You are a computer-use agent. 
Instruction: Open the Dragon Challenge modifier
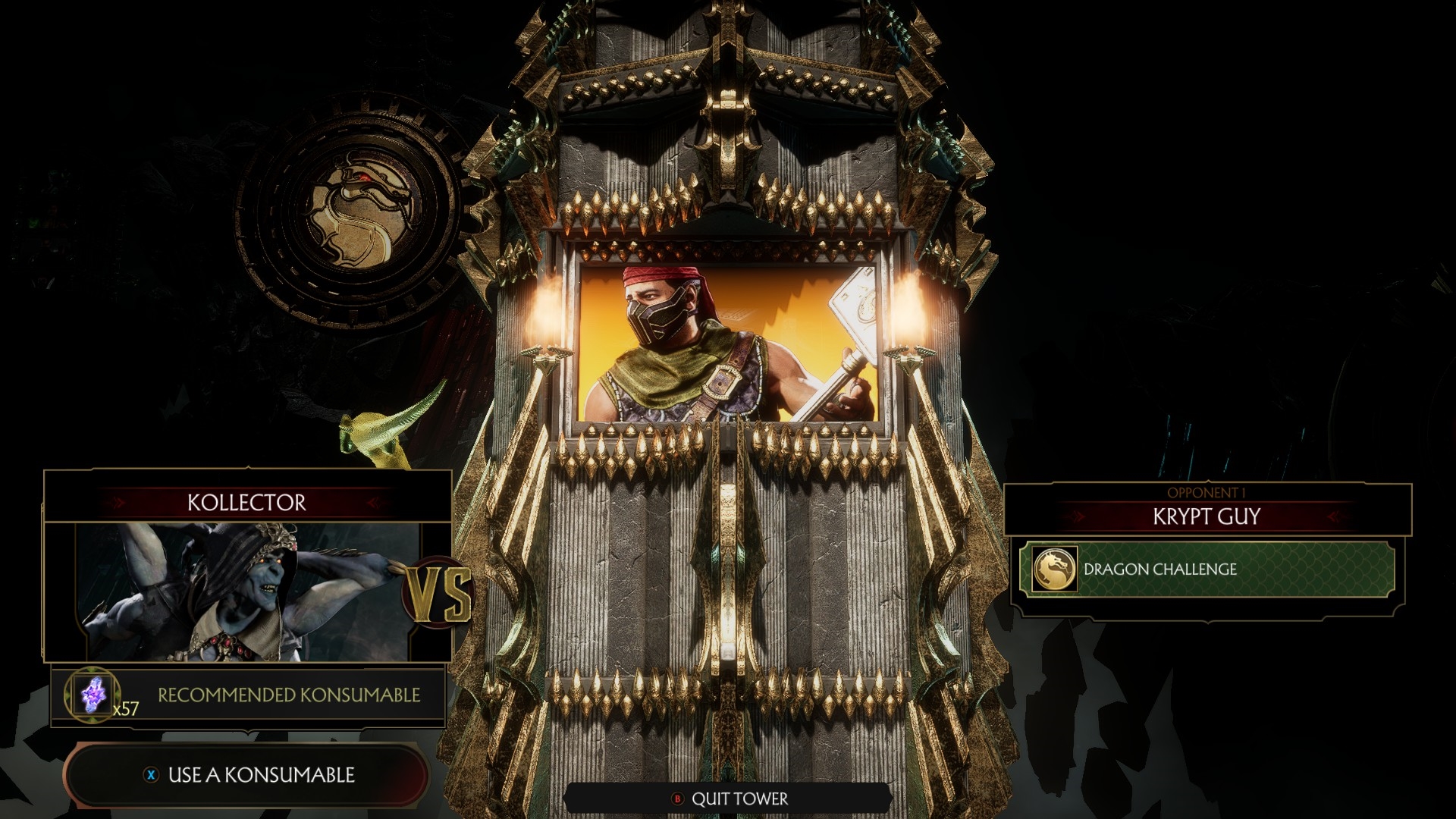1207,570
